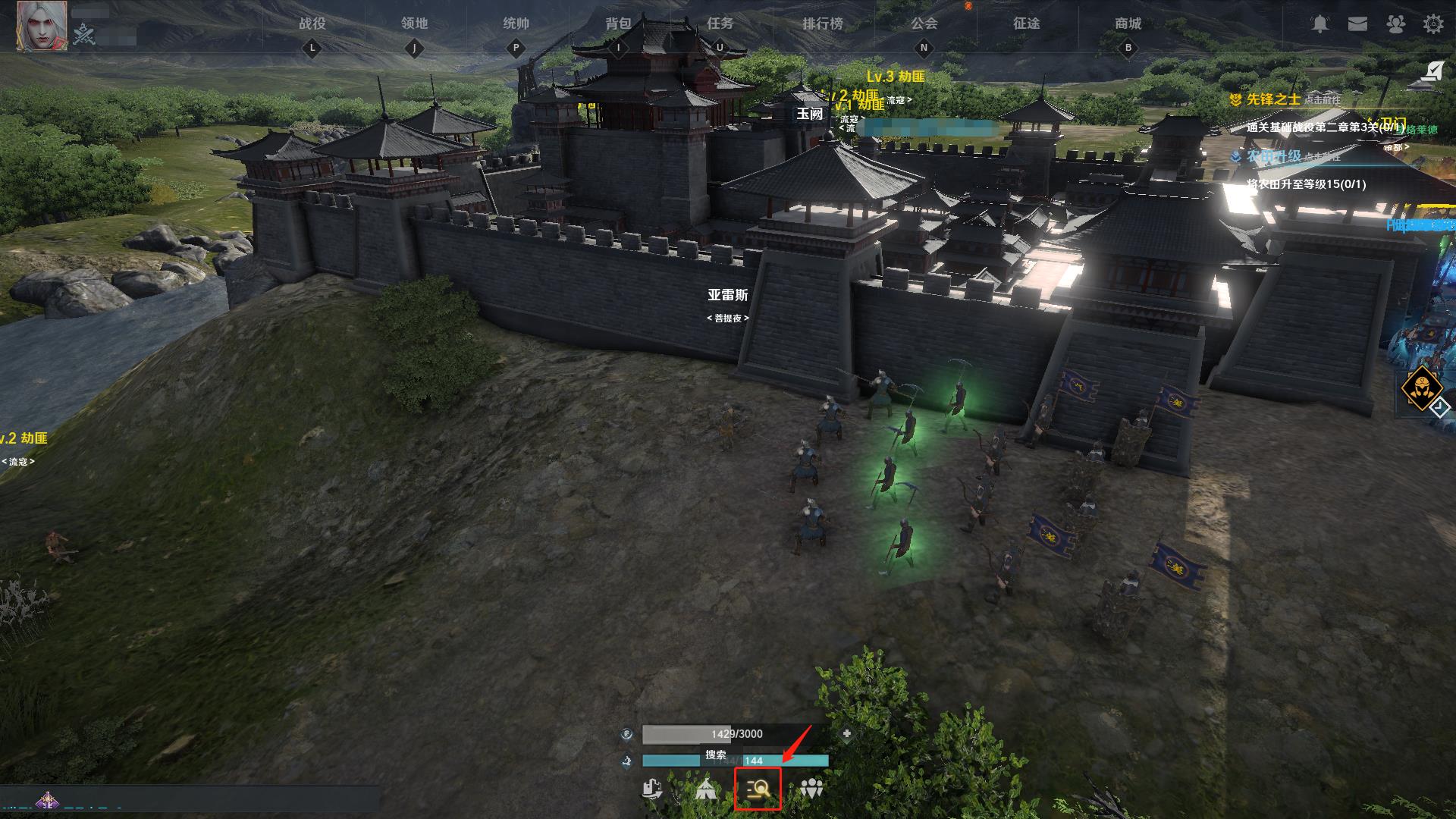Open the 领地 territory menu

pyautogui.click(x=414, y=24)
